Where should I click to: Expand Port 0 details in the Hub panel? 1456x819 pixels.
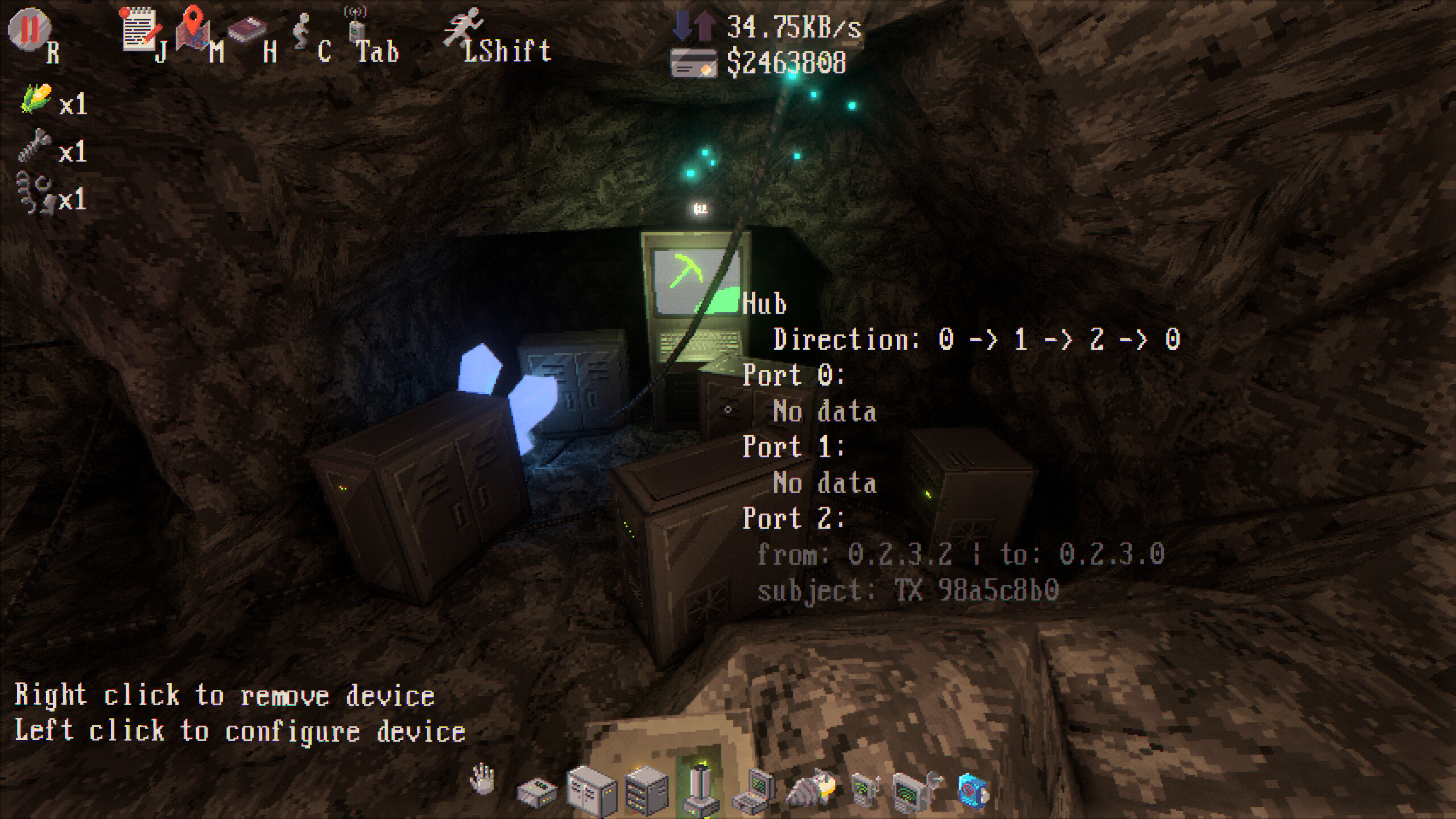795,374
